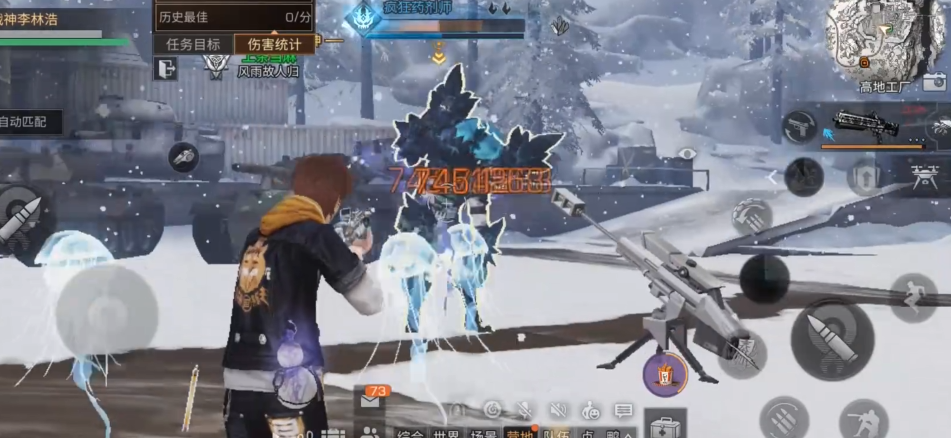Toggle the muted microphone icon
Screen dimensions: 951x438
524,410
